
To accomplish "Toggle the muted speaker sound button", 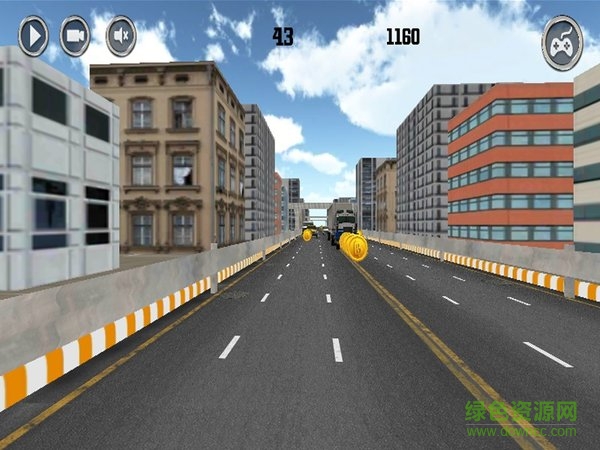I will 121,37.
